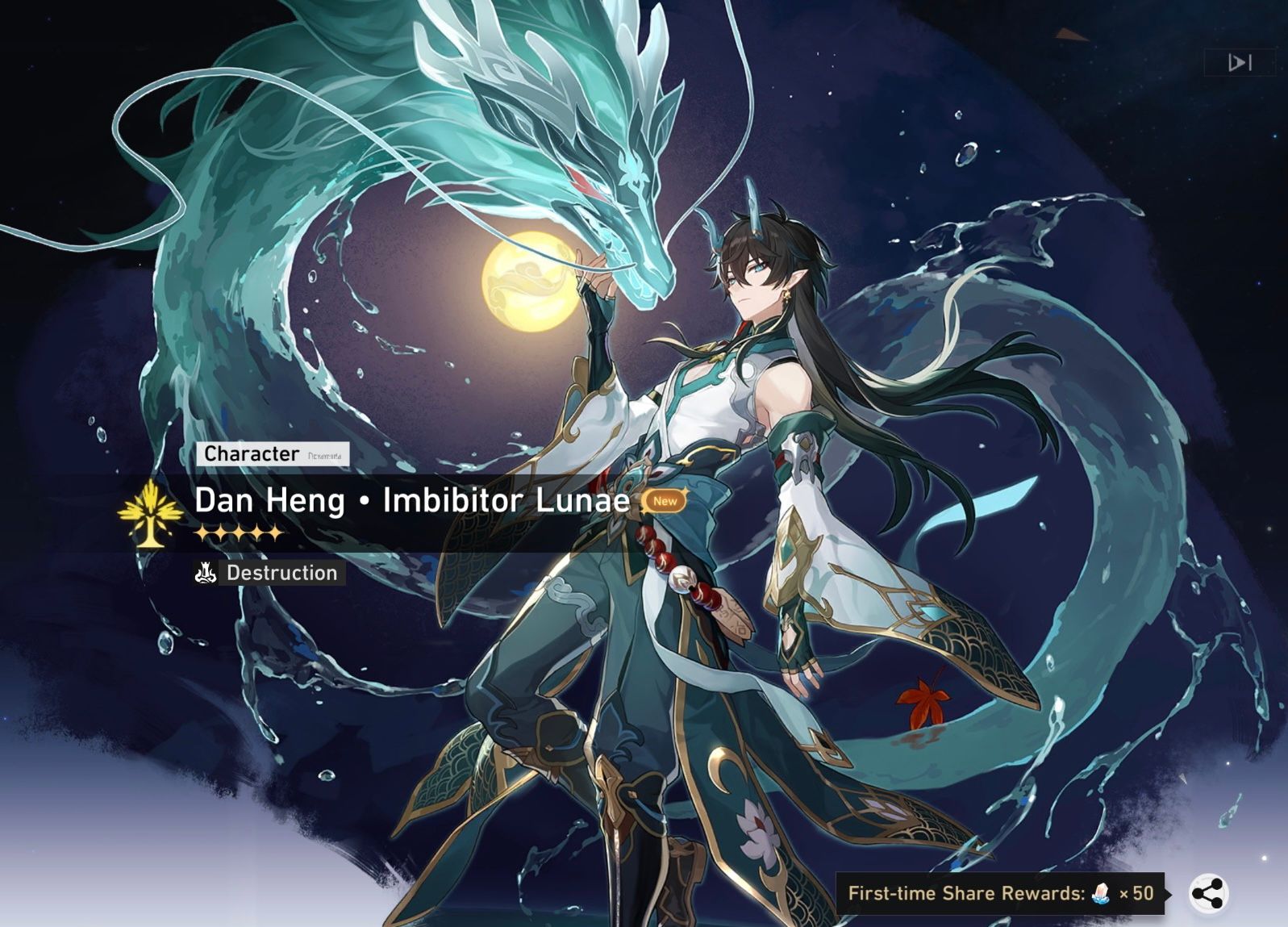
Task: Expand details under the Character label
Action: pyautogui.click(x=251, y=454)
